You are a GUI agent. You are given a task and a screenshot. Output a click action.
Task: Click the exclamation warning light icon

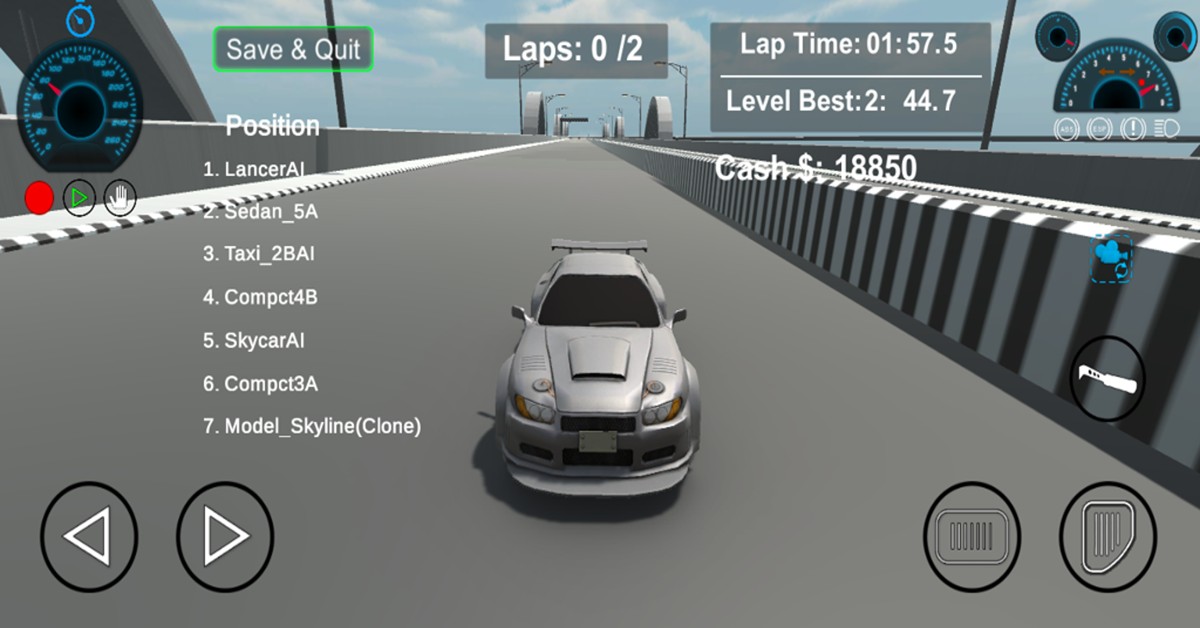[1133, 129]
